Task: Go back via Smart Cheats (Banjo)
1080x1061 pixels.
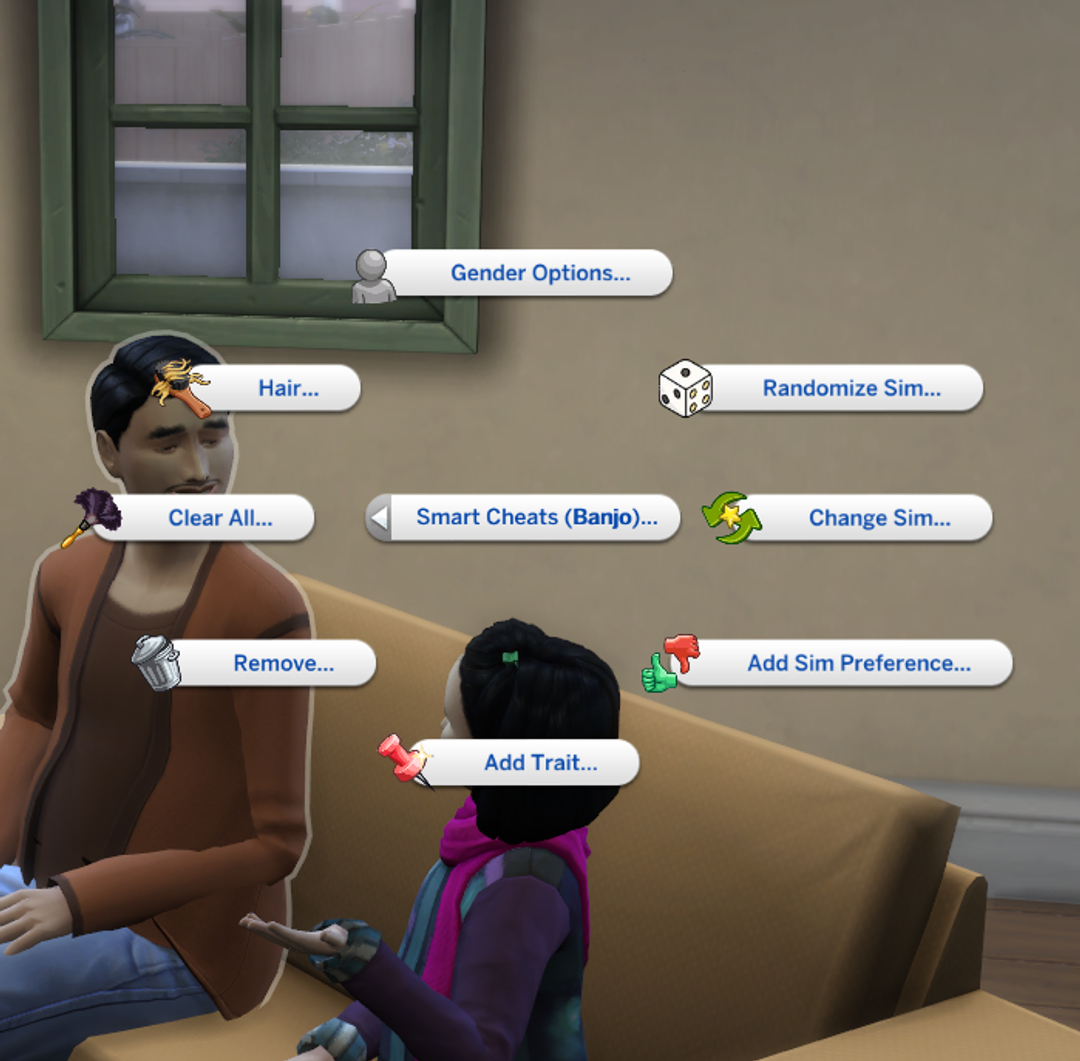Action: (536, 518)
